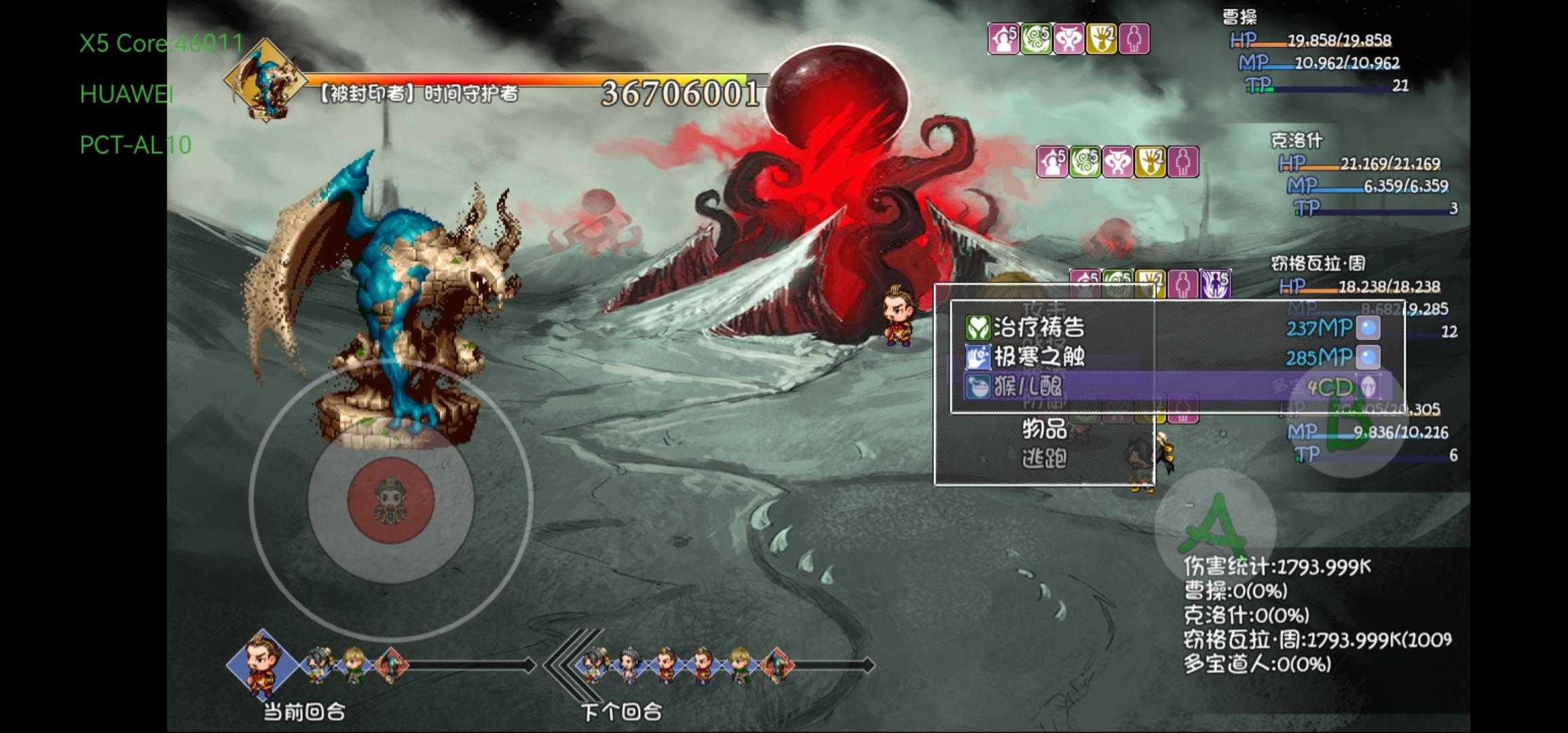Choose 逃跑 to flee battle
1568x733 pixels.
coord(1044,459)
